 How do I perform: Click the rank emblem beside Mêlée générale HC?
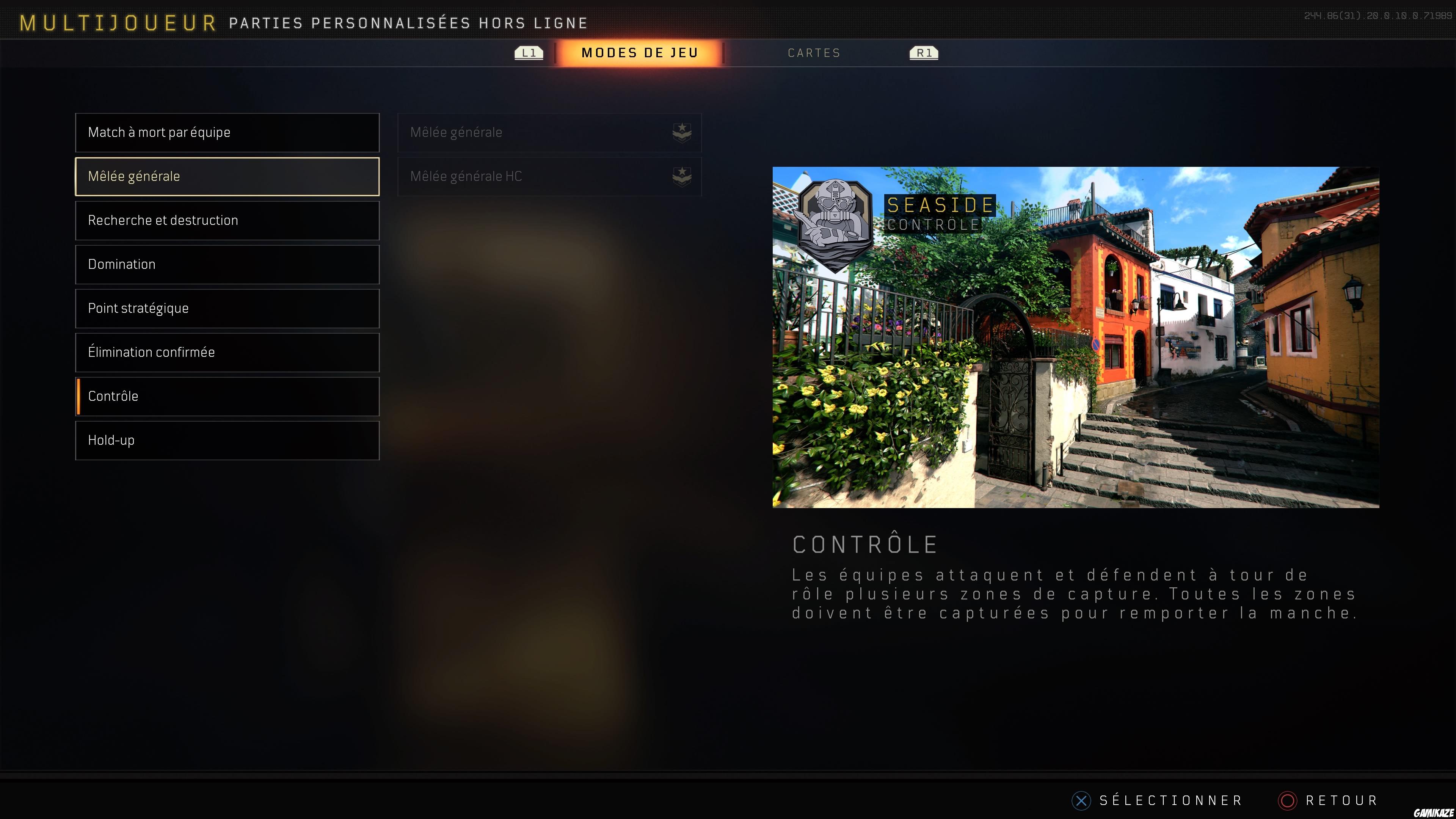(x=682, y=176)
